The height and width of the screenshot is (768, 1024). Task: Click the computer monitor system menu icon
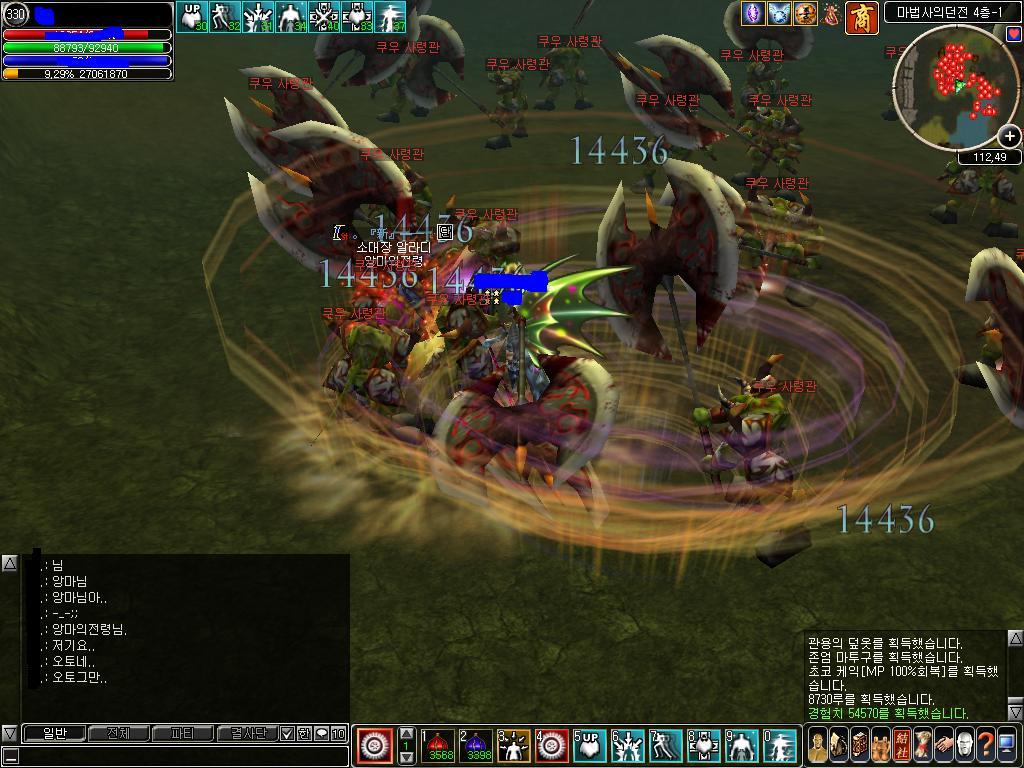tap(1006, 745)
